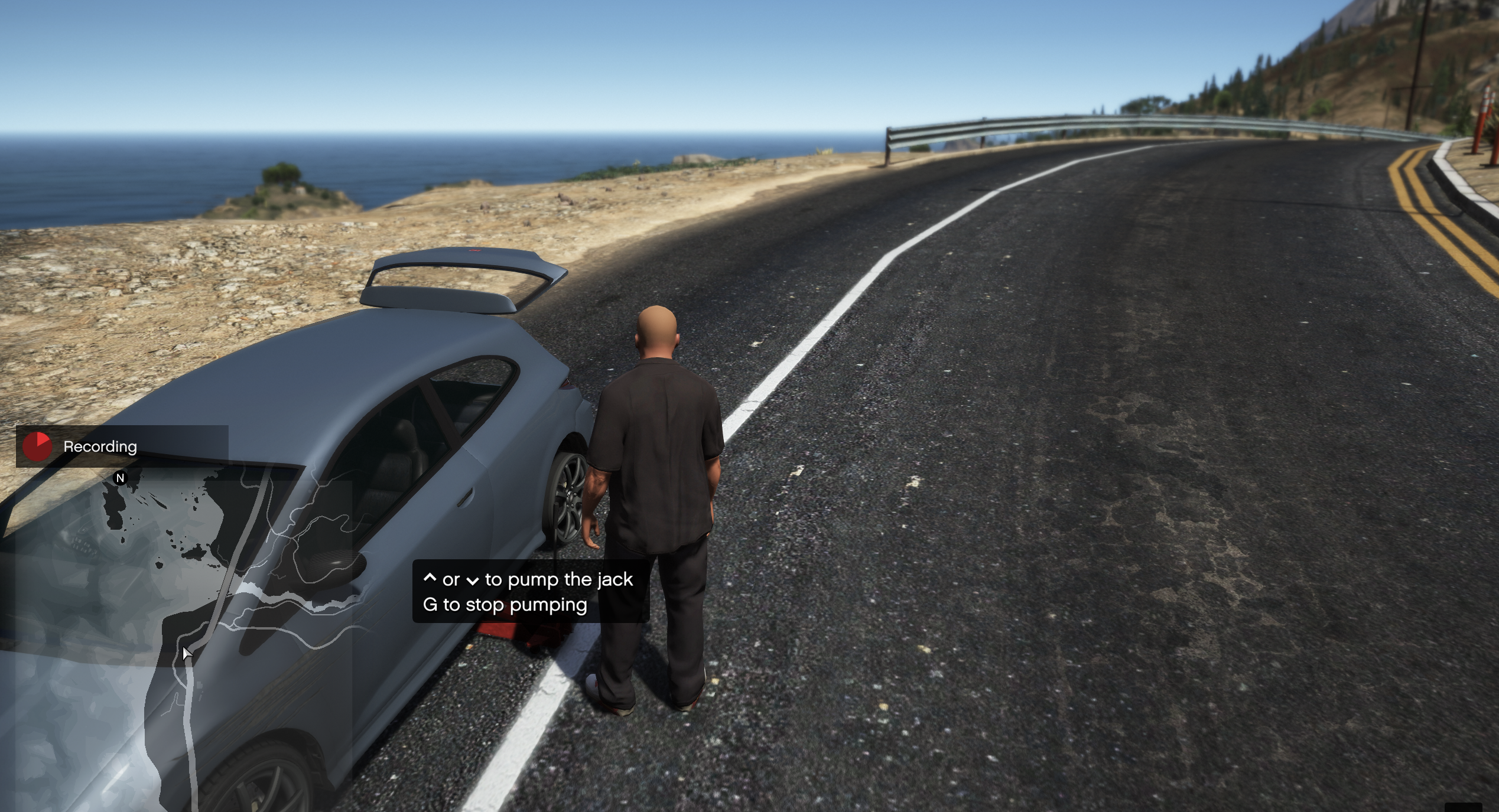Screen dimensions: 1499x812
Task: Select the red Recording indicator icon
Action: click(37, 446)
